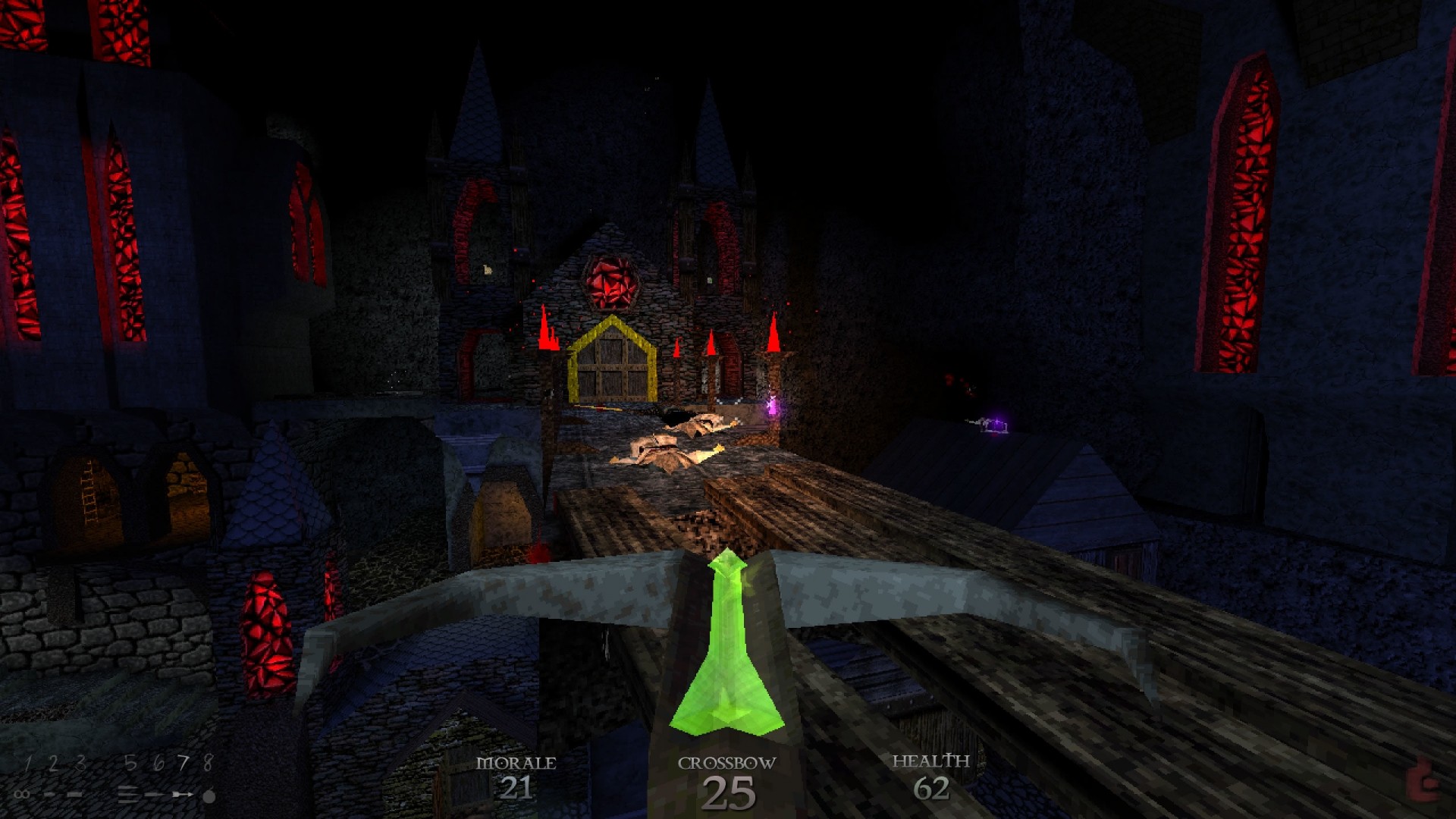Select the crossbow slot number 7
Viewport: 1456px width, 819px height.
pyautogui.click(x=183, y=764)
